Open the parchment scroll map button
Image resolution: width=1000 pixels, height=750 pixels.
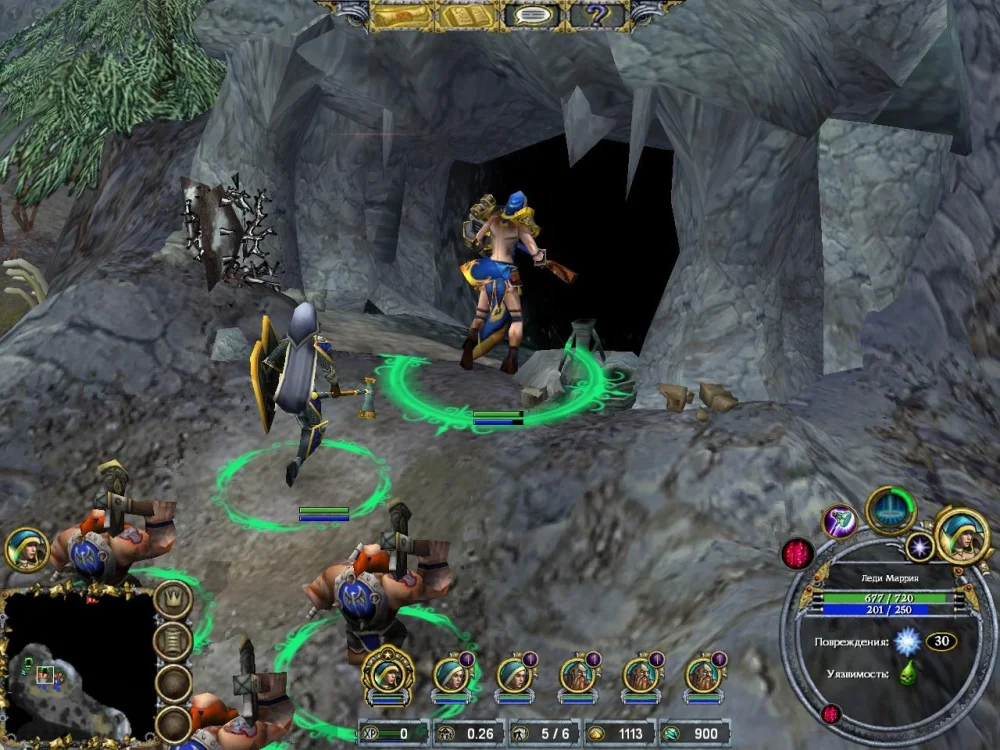(403, 15)
